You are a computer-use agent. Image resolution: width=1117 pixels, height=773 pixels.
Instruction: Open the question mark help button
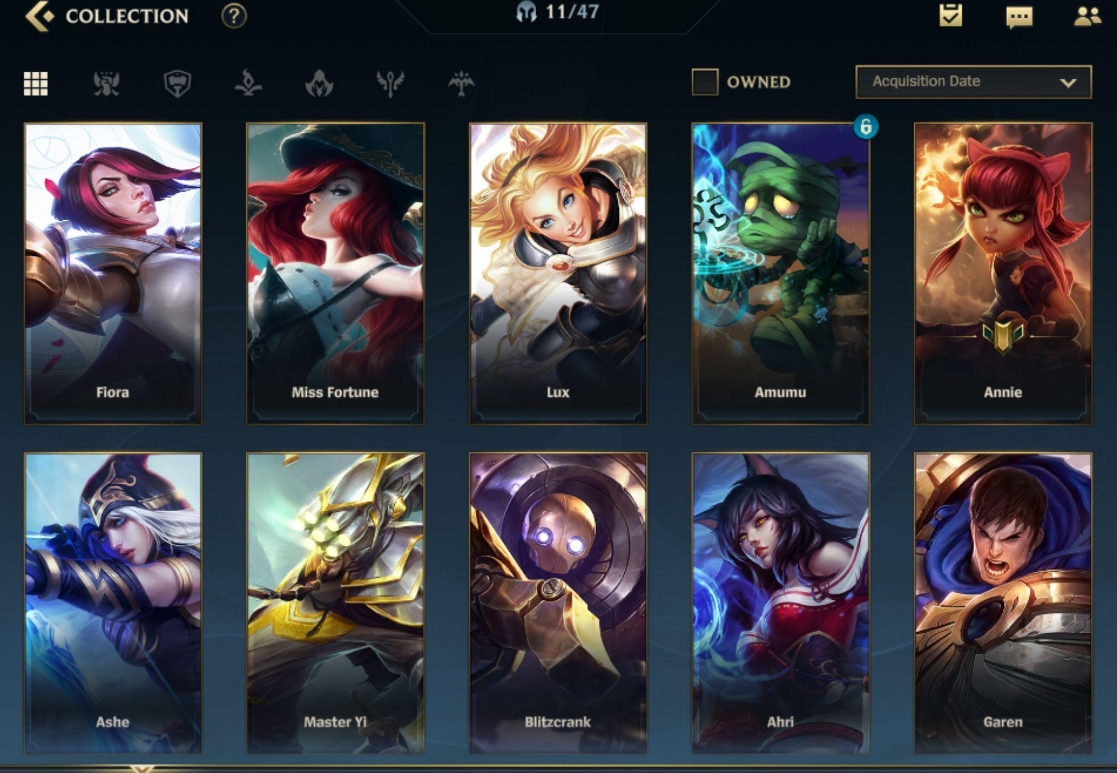pyautogui.click(x=234, y=16)
